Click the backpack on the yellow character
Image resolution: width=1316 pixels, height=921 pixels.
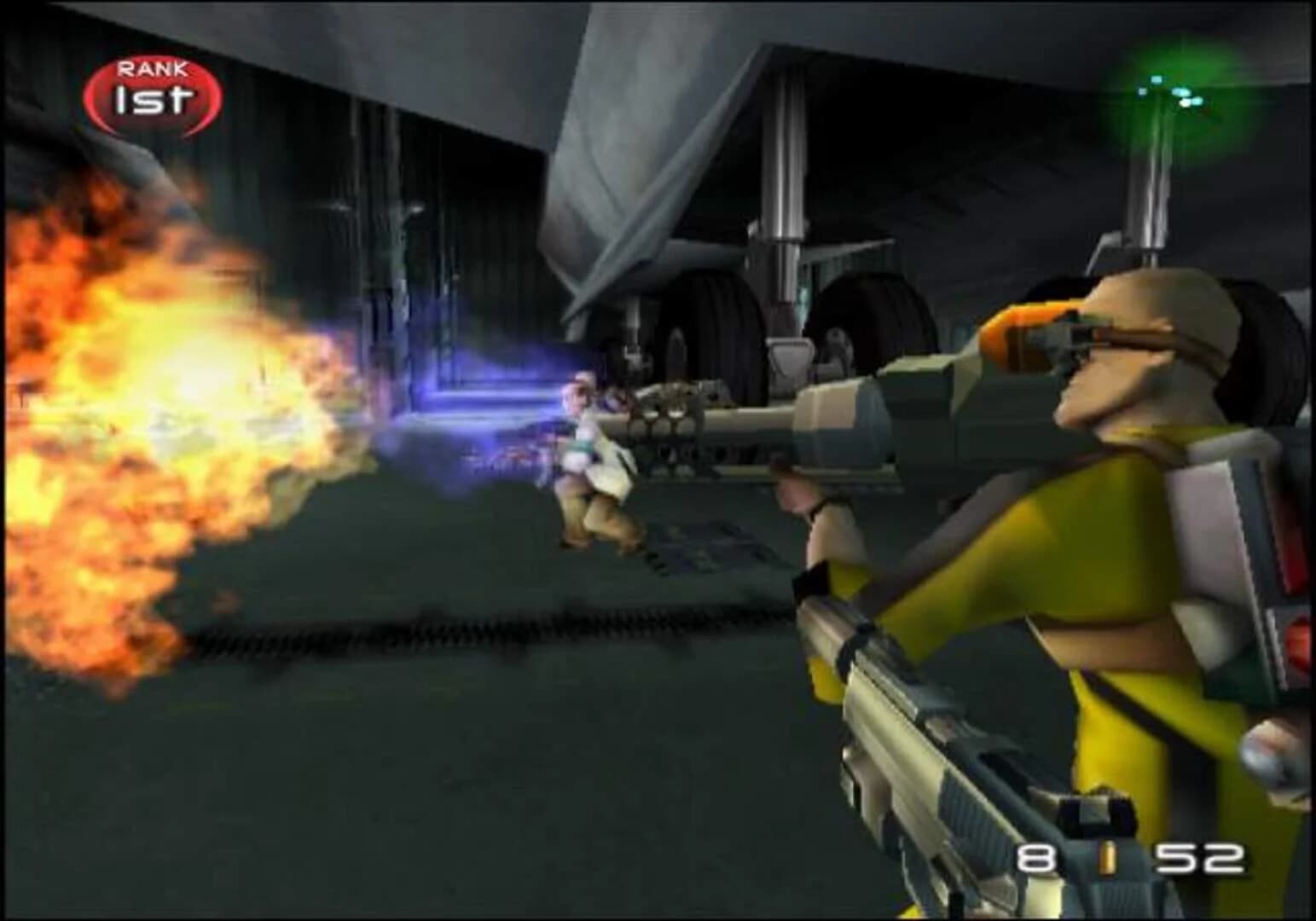1237,580
